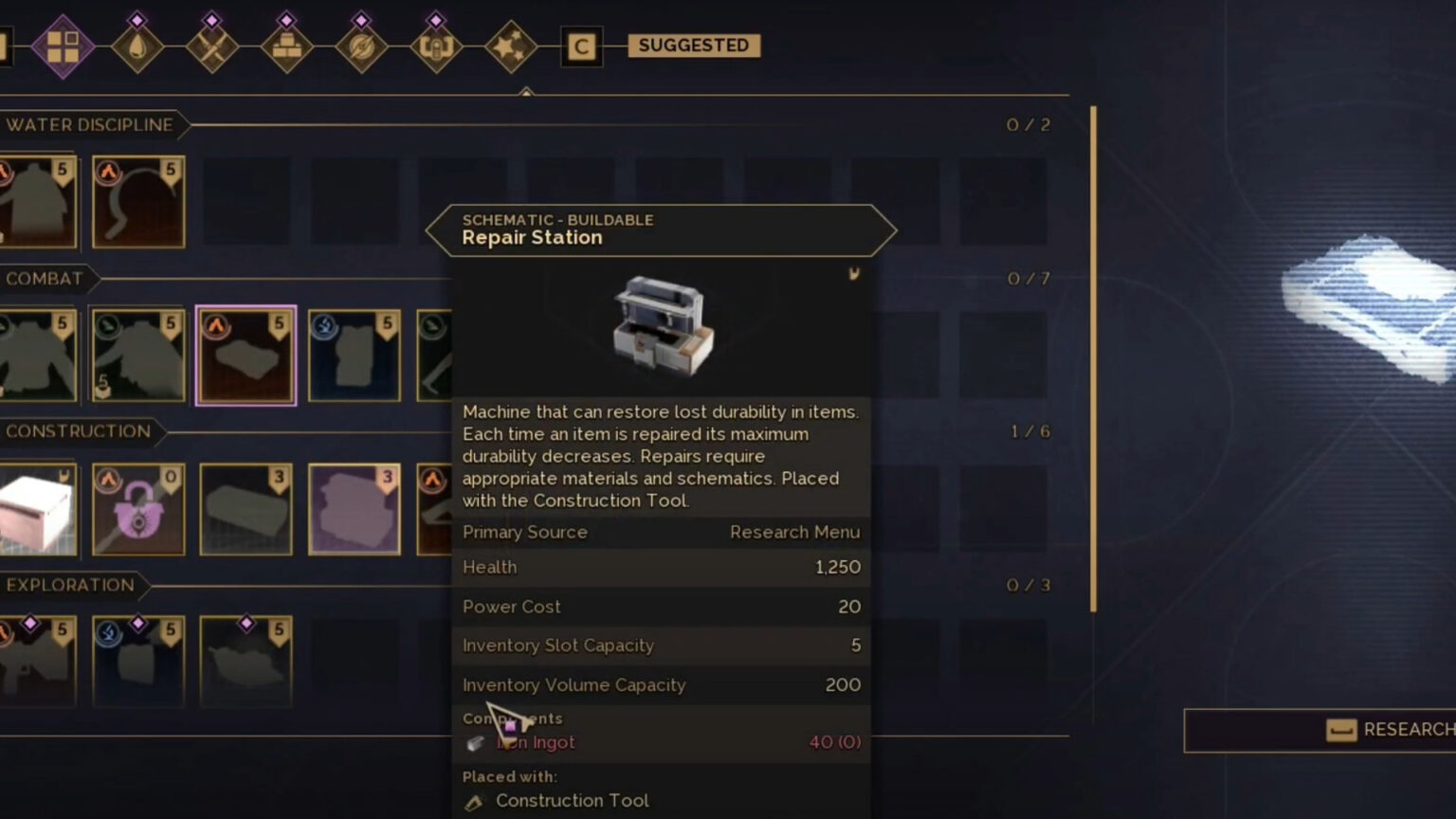Collapse the Exploration section header

coord(71,585)
